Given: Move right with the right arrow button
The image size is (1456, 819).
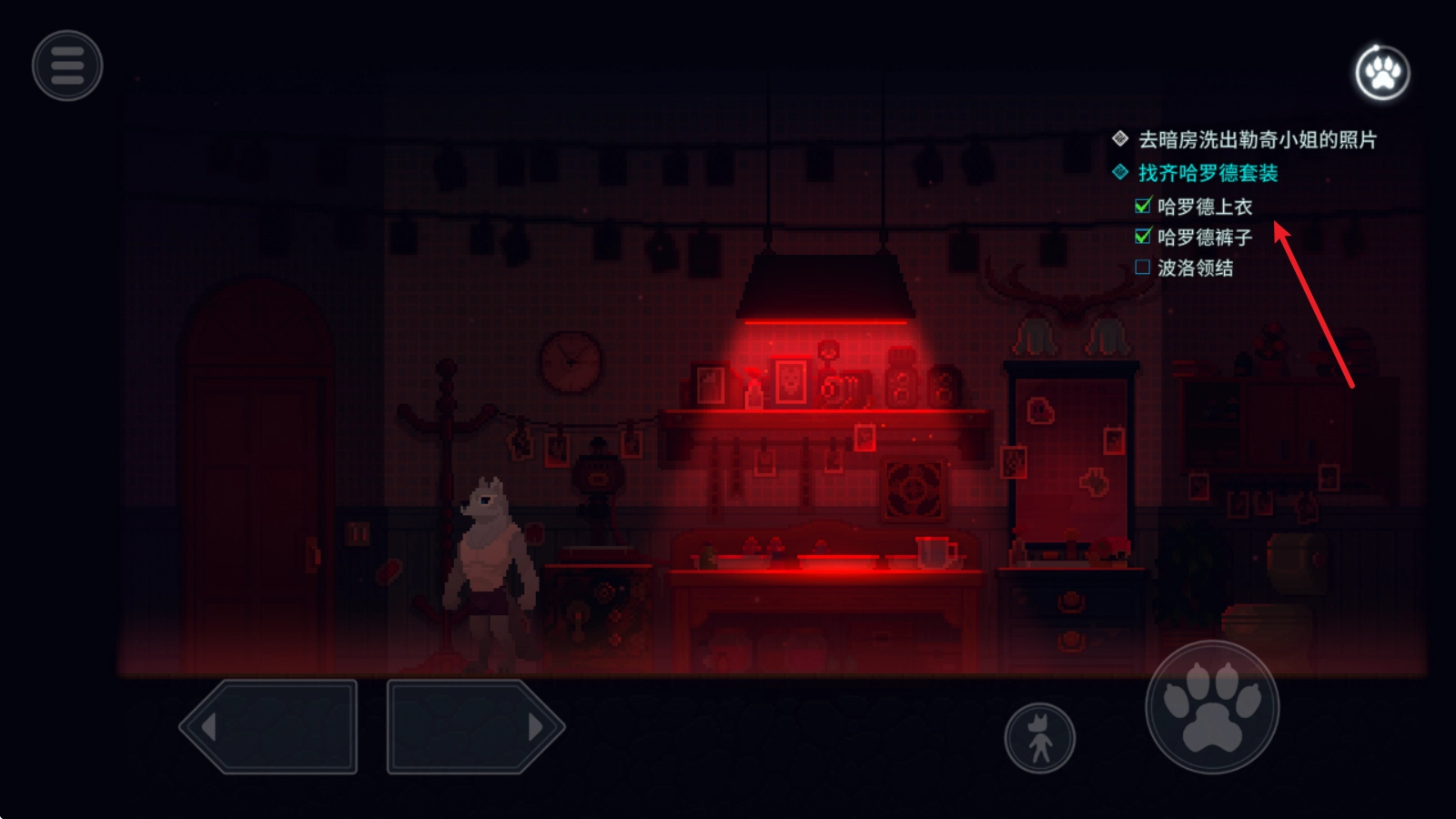Looking at the screenshot, I should click(x=475, y=726).
